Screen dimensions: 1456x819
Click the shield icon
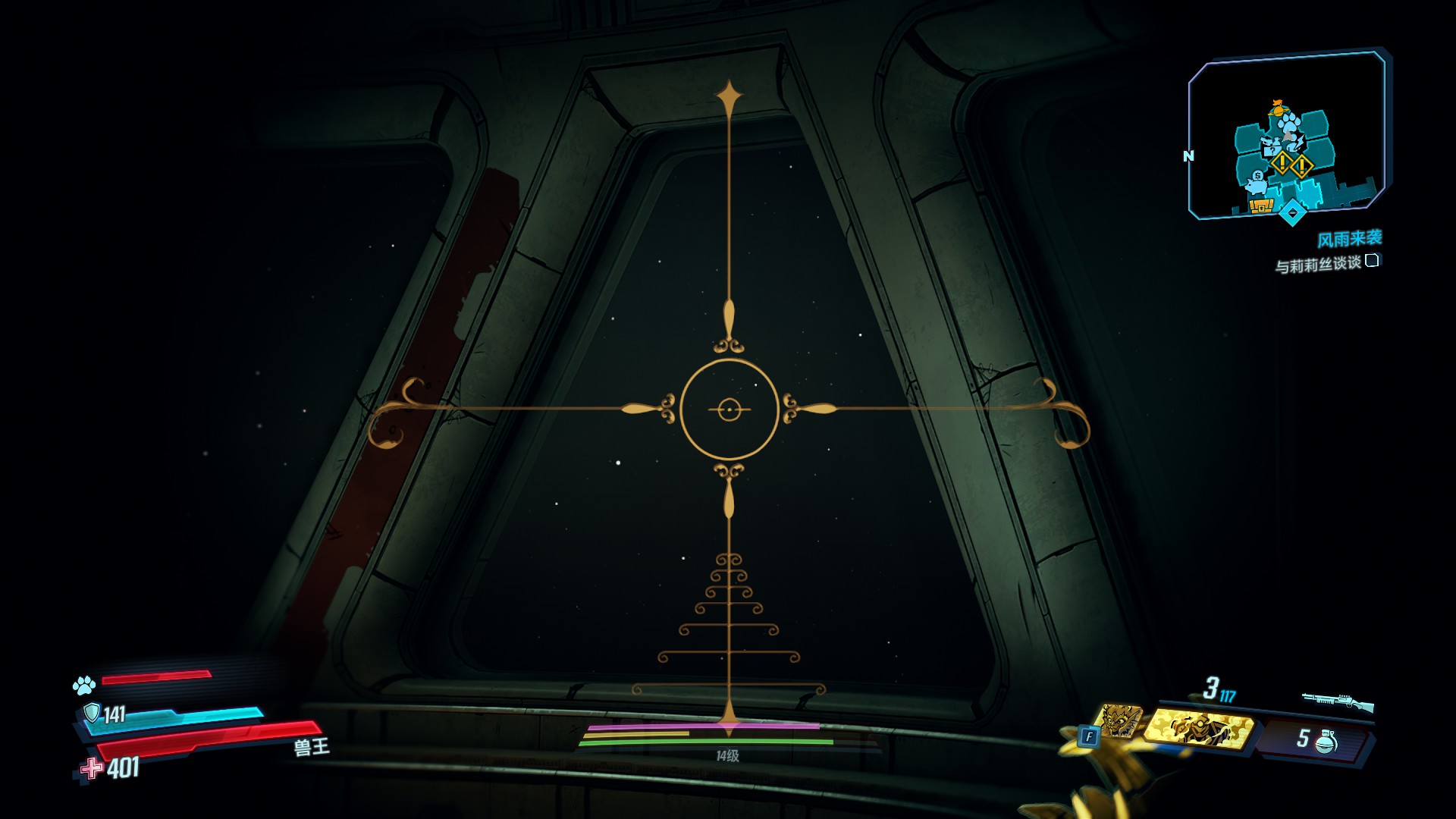point(92,713)
